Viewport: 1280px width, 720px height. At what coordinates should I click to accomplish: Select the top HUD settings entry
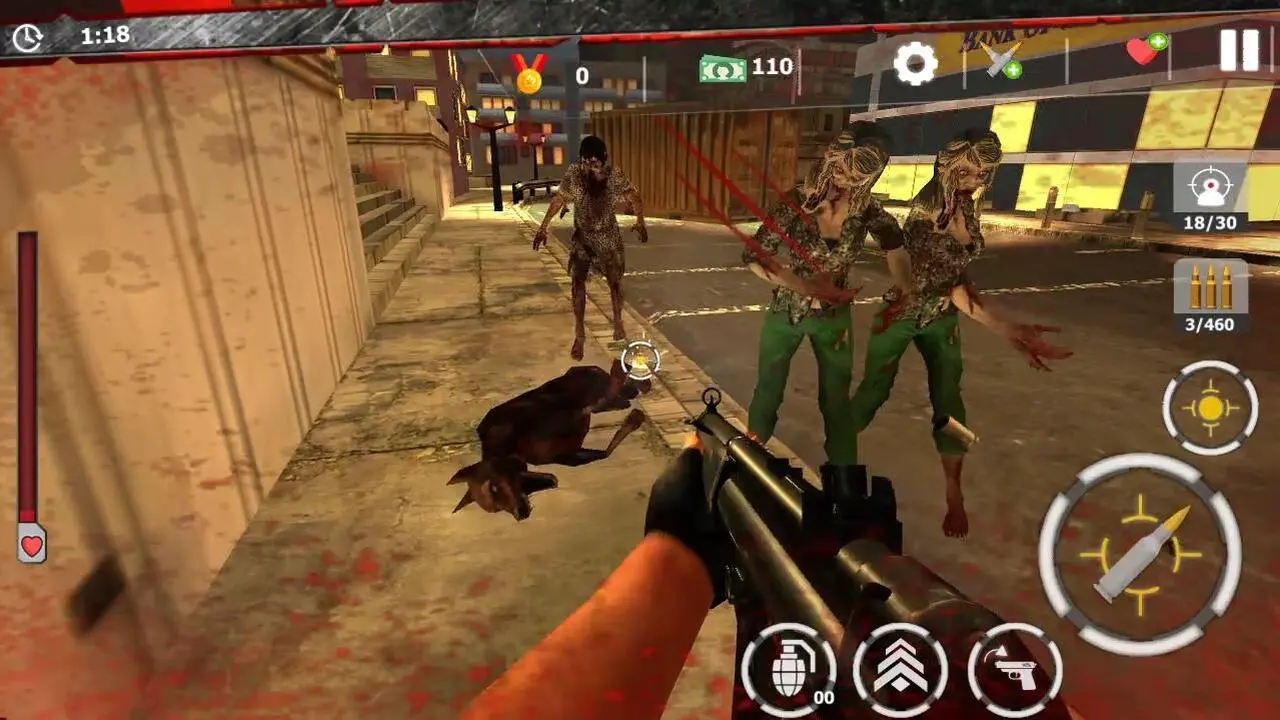point(915,63)
